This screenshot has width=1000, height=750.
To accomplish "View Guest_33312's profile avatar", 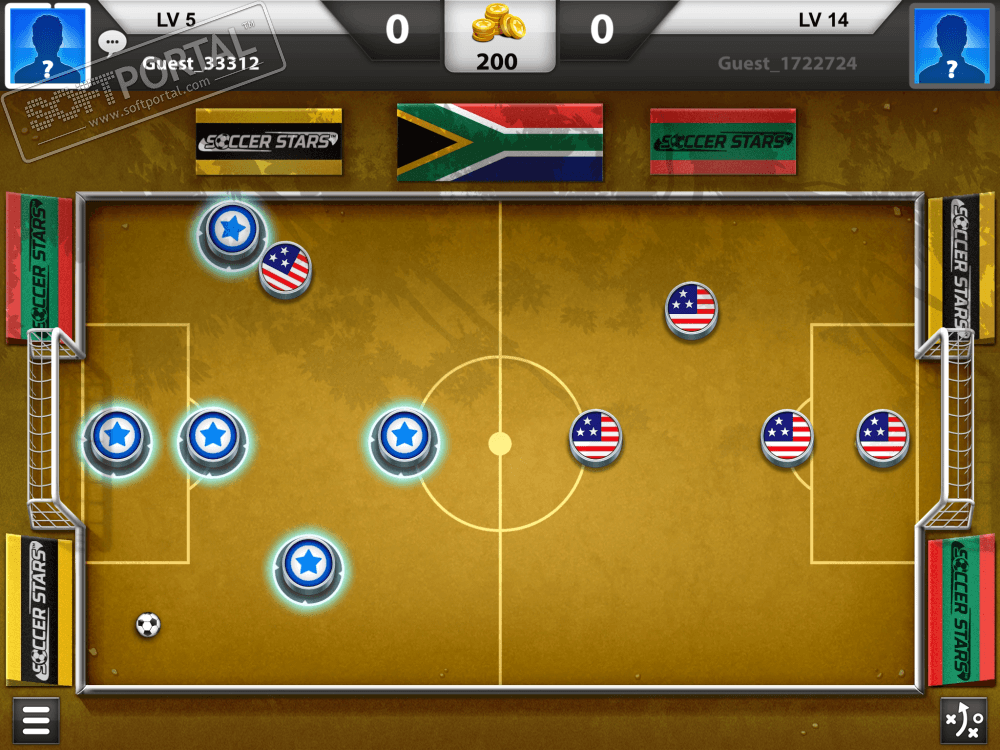I will click(47, 44).
